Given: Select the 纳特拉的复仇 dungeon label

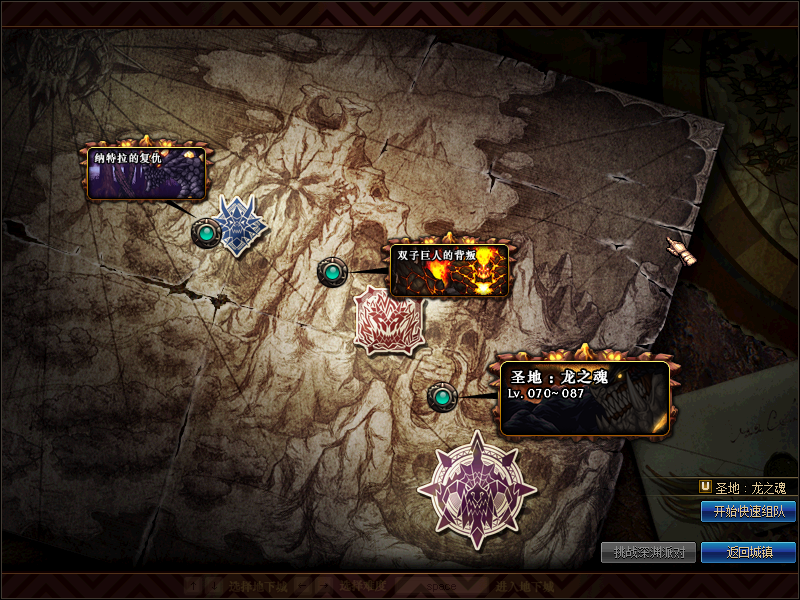Looking at the screenshot, I should 147,174.
